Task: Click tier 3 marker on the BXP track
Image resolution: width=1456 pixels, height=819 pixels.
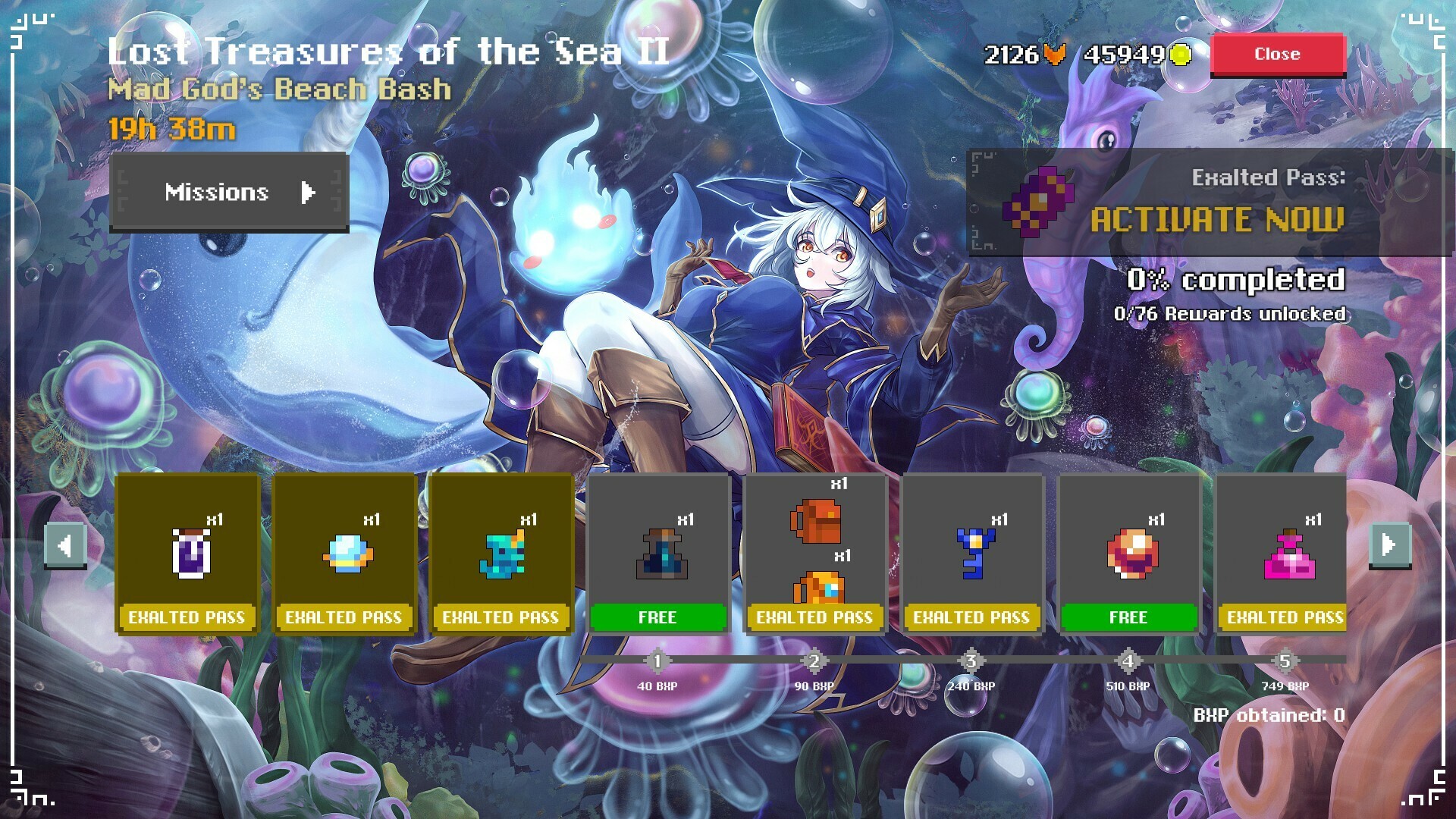Action: [x=972, y=661]
